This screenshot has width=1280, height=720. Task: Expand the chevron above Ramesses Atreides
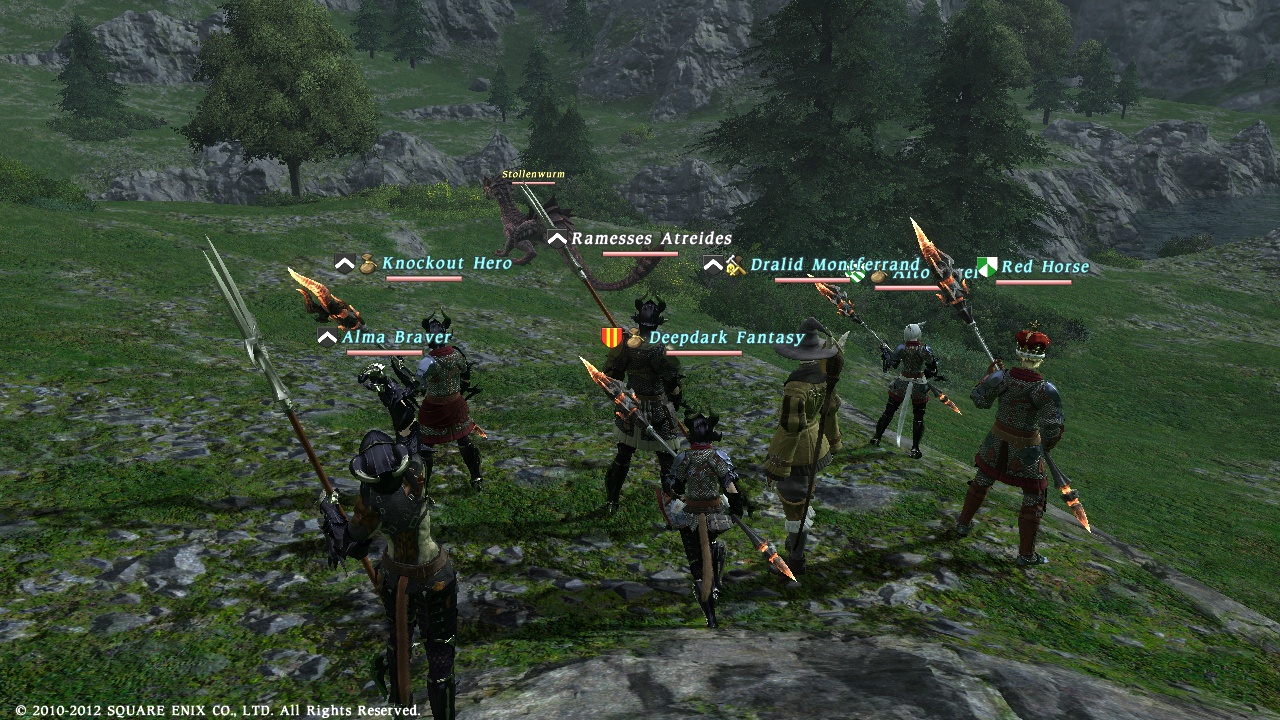556,238
